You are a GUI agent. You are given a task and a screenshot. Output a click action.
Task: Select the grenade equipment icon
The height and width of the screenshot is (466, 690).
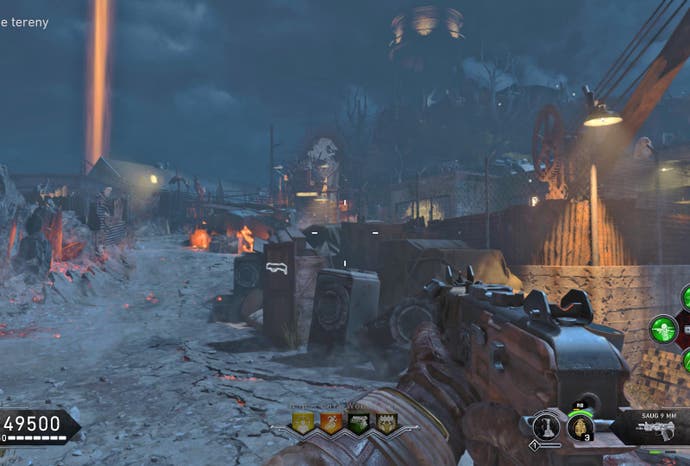click(581, 427)
